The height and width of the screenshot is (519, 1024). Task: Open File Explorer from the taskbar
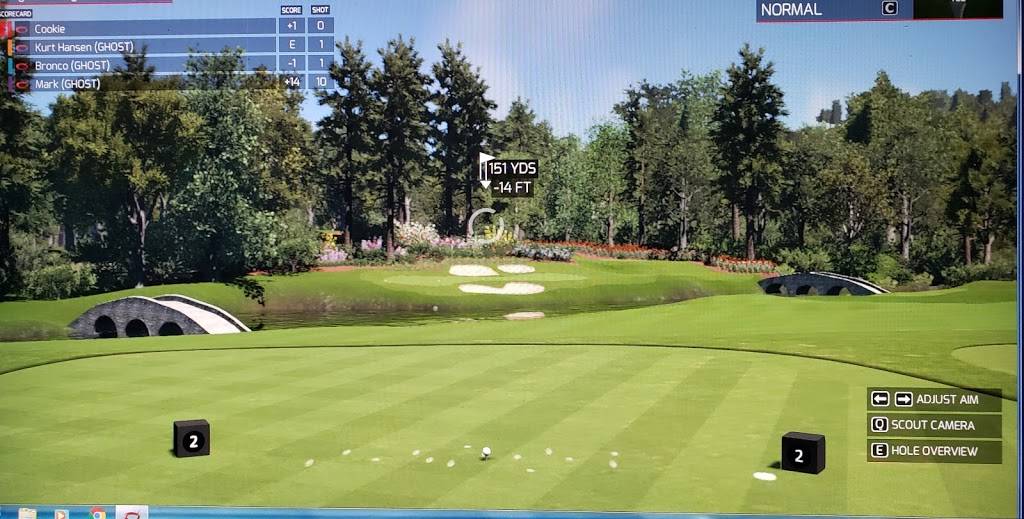click(x=27, y=513)
